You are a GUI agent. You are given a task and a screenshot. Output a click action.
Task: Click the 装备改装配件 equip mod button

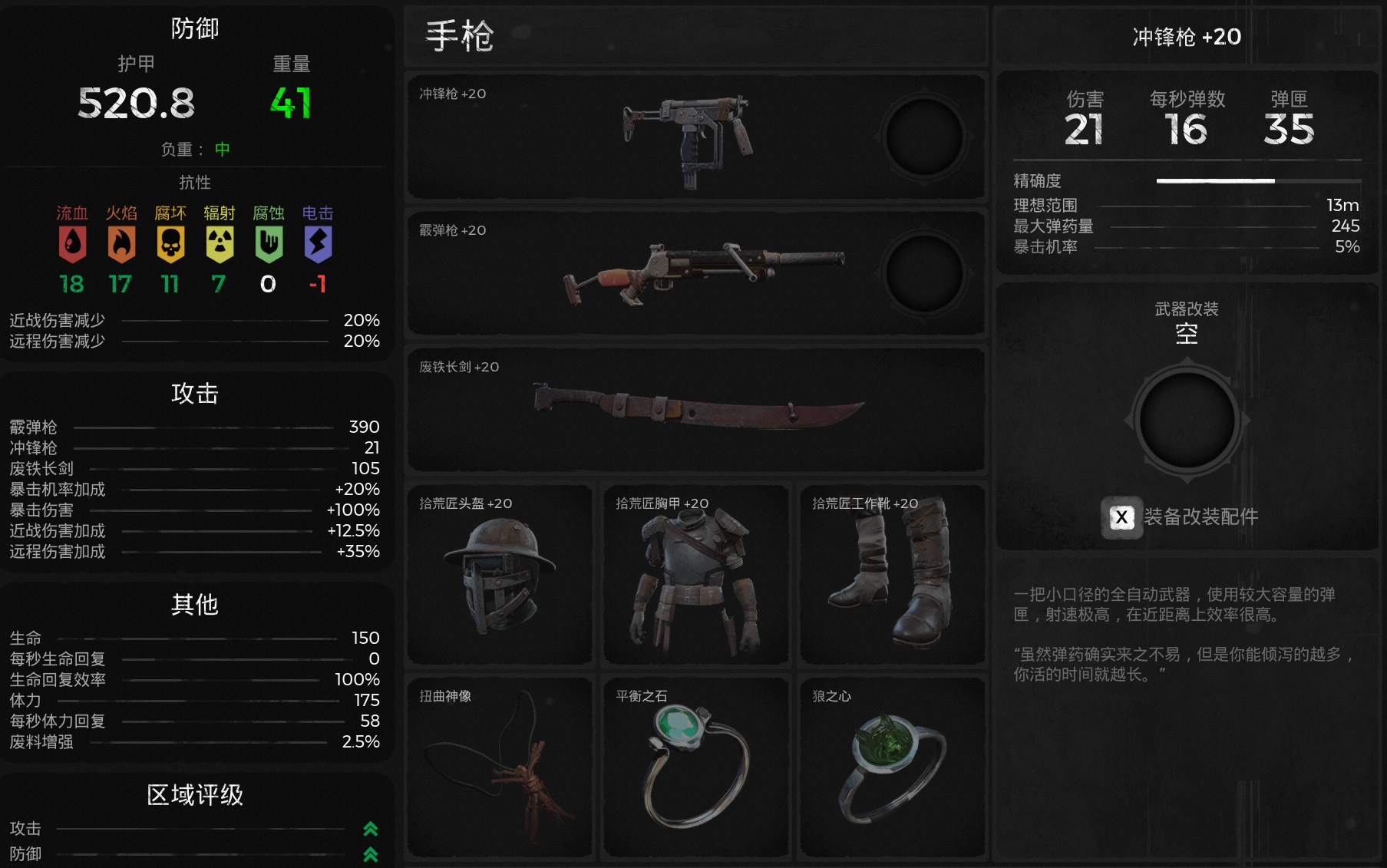(x=1182, y=517)
